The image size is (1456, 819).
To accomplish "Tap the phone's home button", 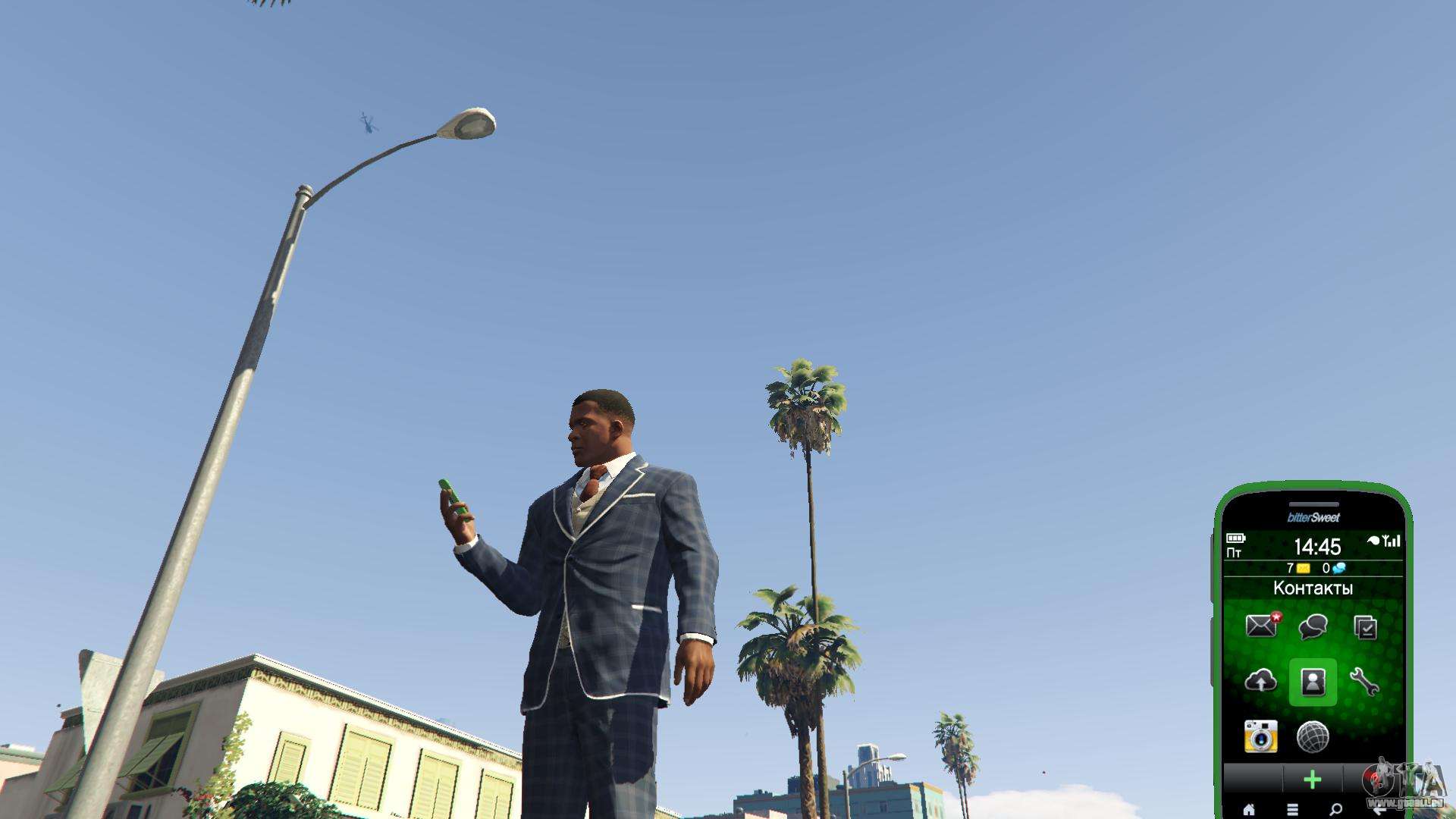I will pyautogui.click(x=1249, y=810).
